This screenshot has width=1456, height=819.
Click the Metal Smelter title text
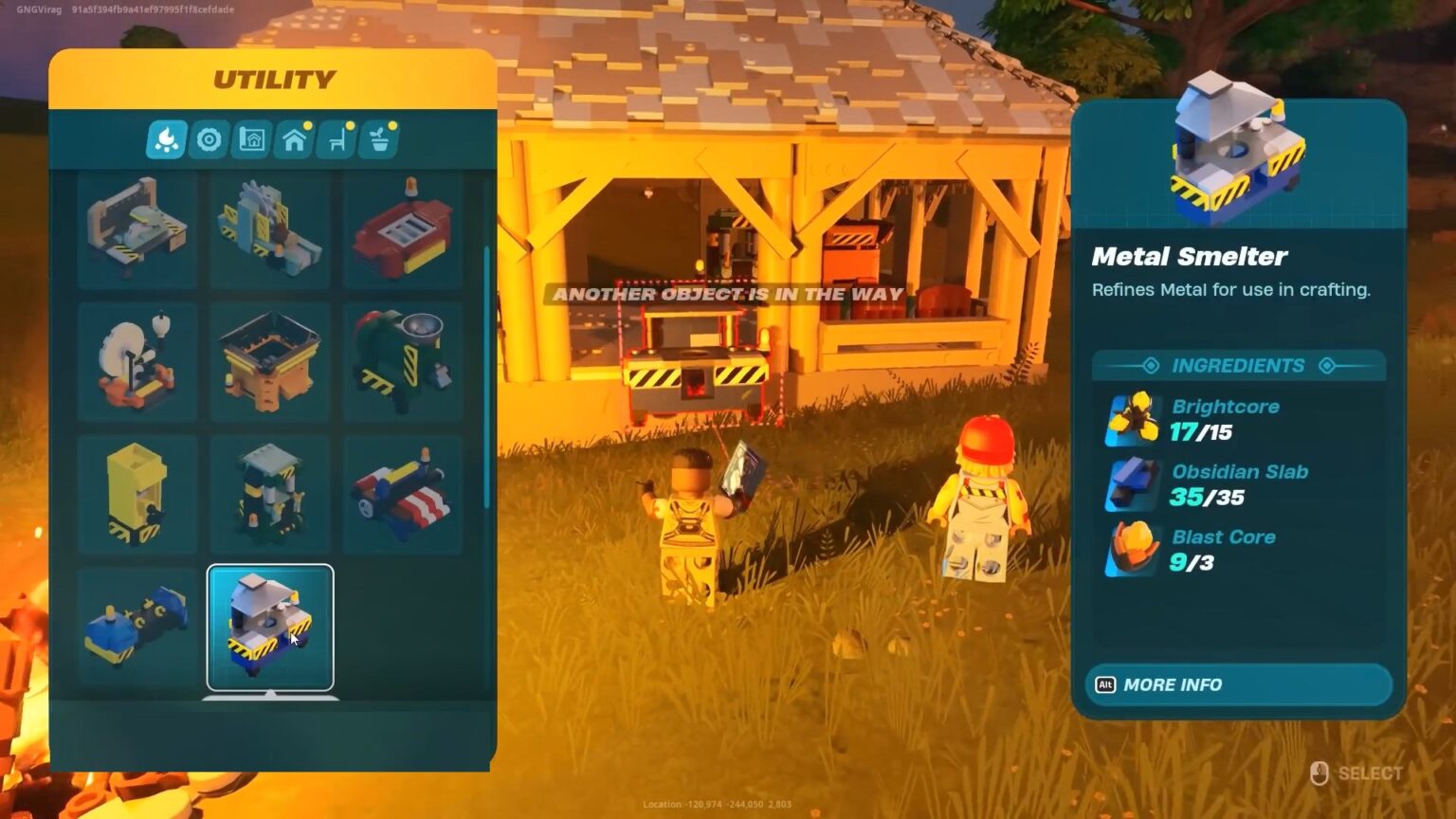point(1191,256)
